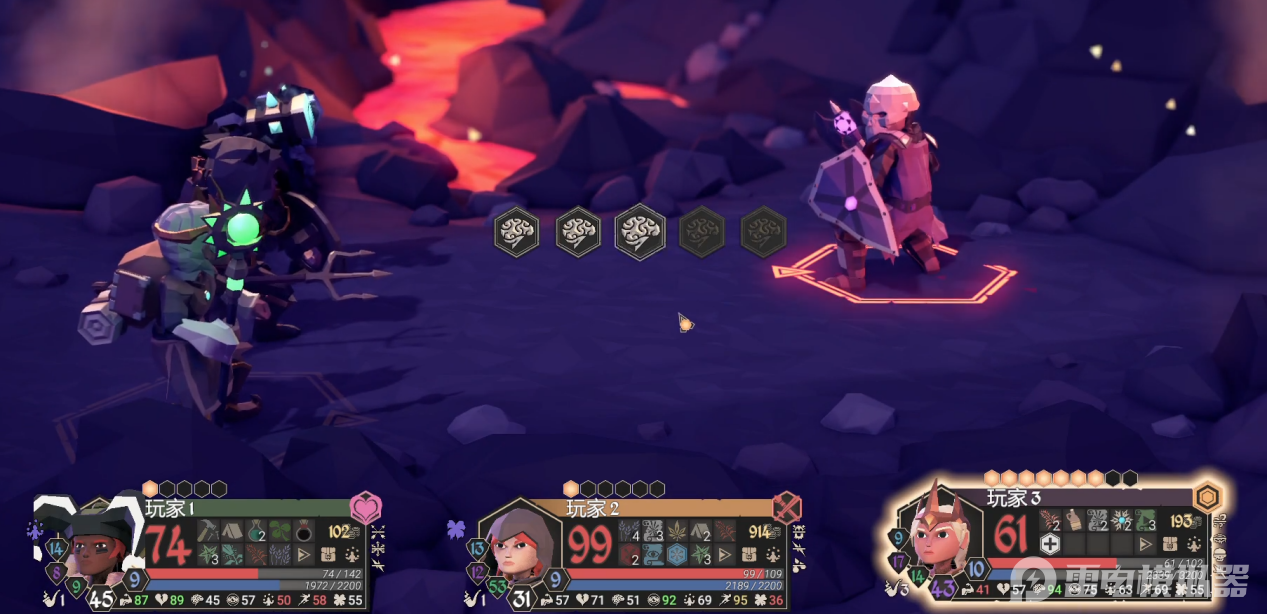Choose the pickaxe item in Player 1's inventory
The image size is (1267, 614).
click(209, 532)
